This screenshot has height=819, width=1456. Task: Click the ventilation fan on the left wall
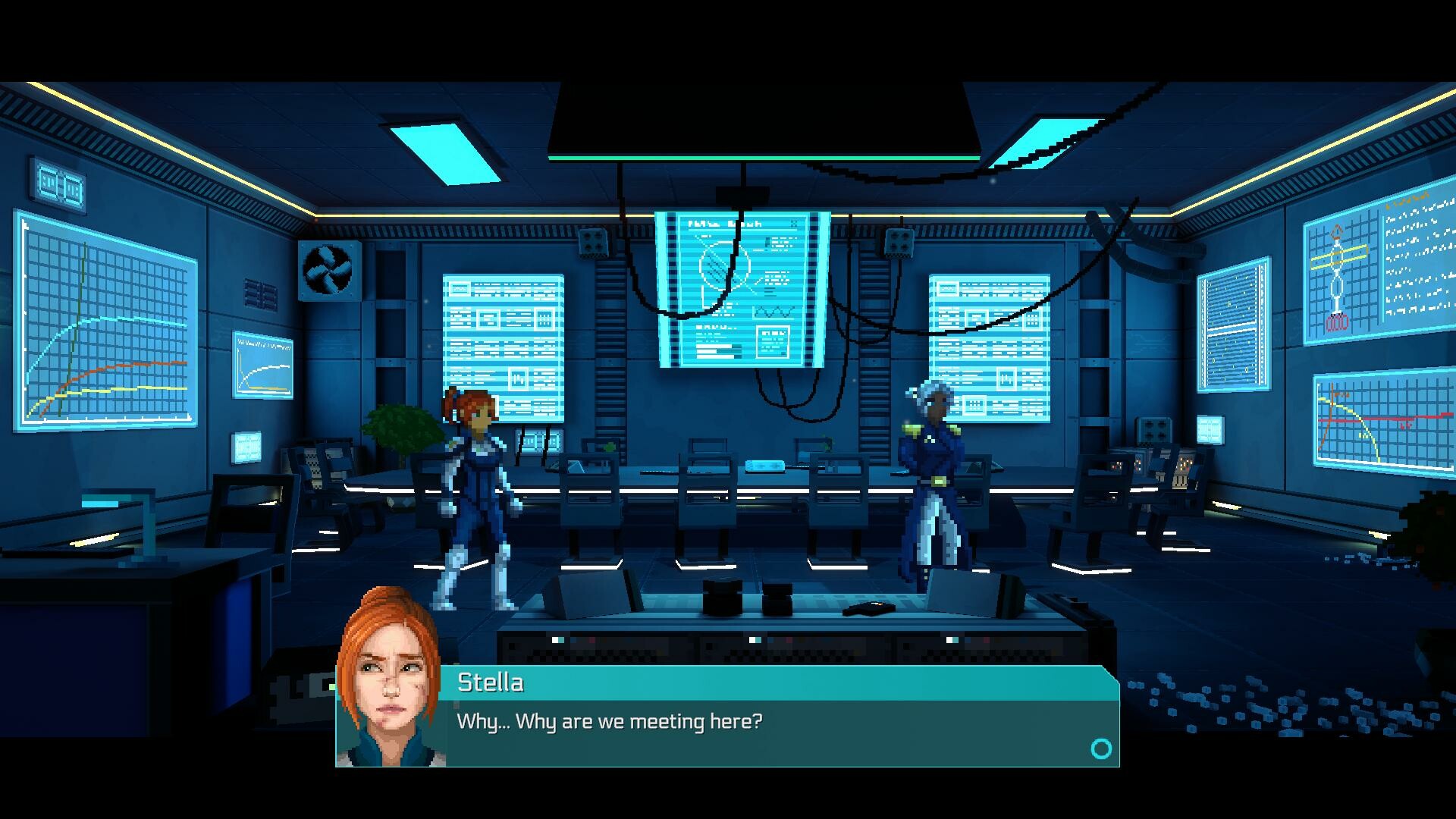pyautogui.click(x=329, y=269)
